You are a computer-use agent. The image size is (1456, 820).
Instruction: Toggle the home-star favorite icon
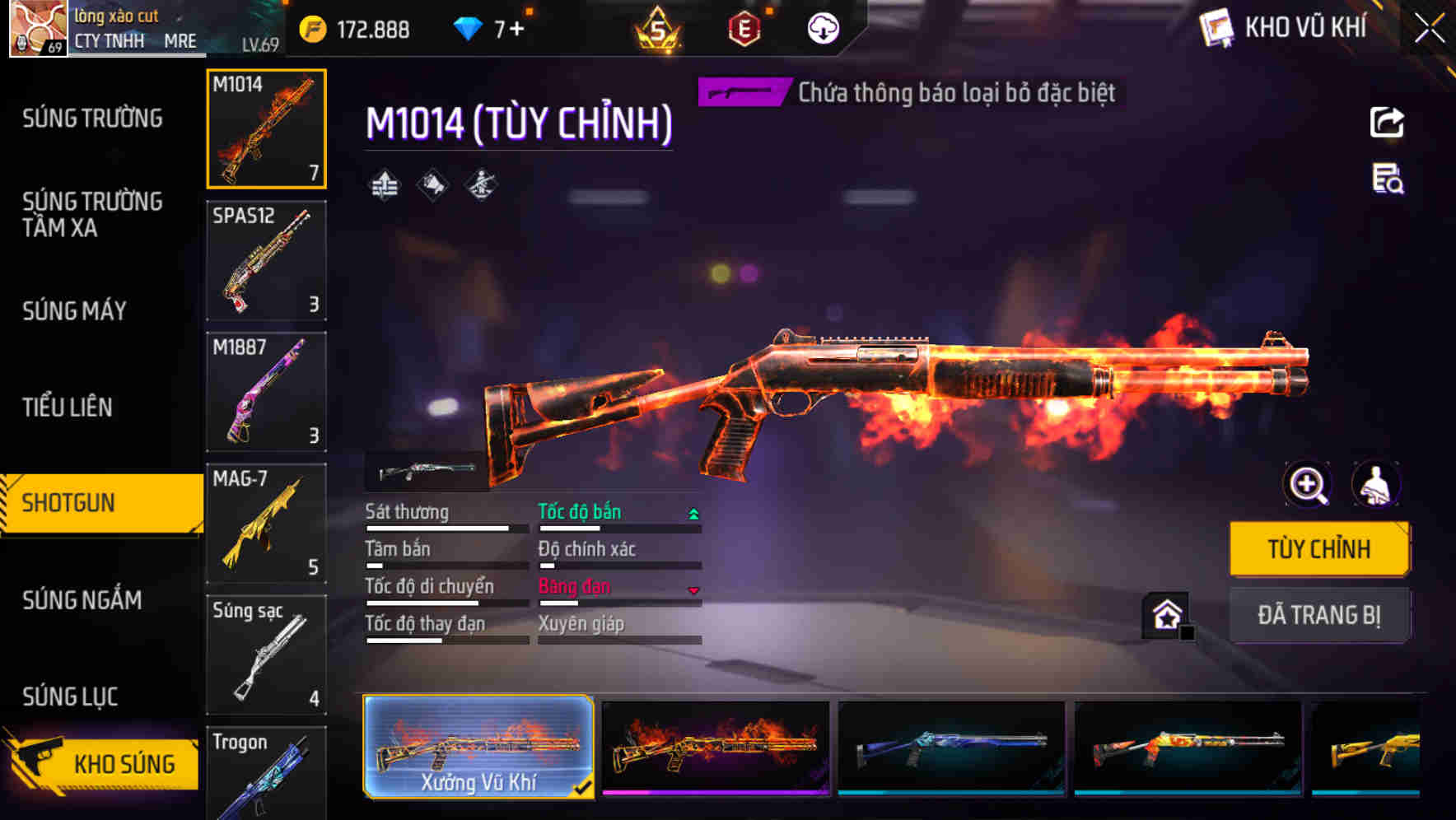tap(1165, 613)
